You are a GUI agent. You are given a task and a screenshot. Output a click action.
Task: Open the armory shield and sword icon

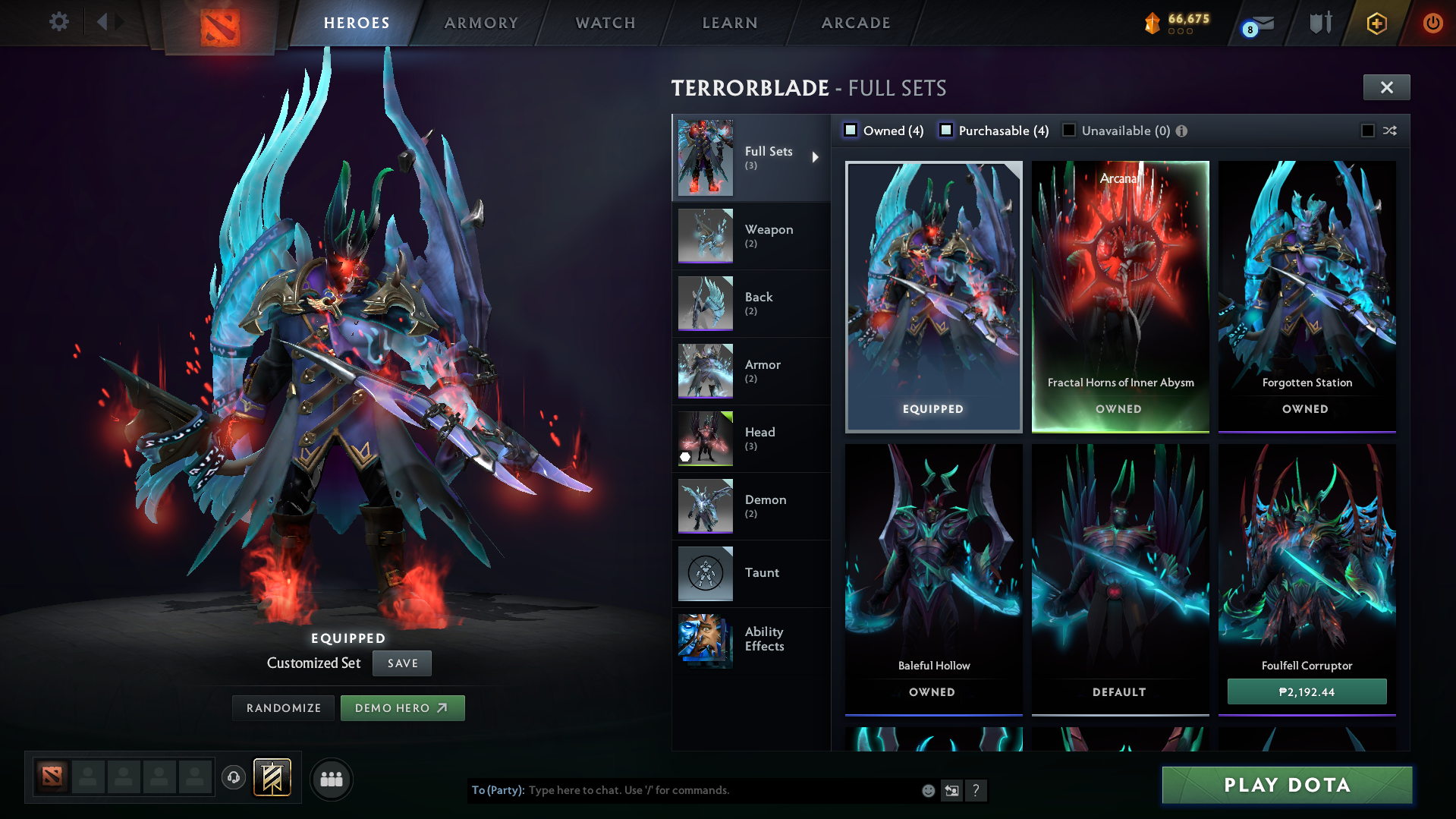tap(1319, 22)
